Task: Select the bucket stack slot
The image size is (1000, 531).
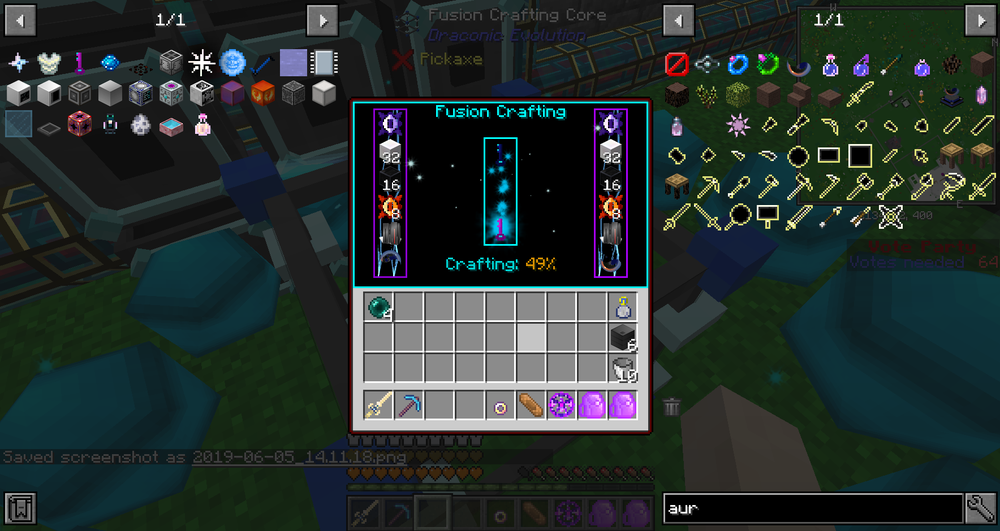Action: tap(623, 368)
